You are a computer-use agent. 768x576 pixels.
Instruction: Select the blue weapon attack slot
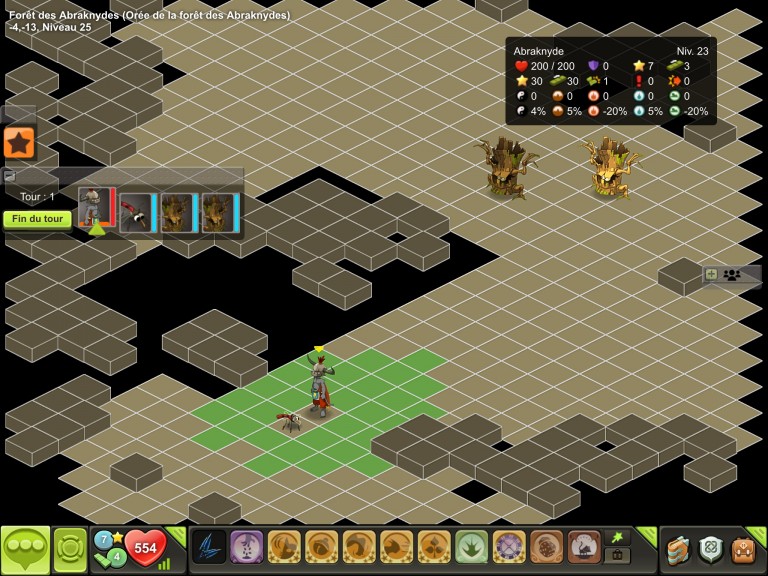click(209, 547)
